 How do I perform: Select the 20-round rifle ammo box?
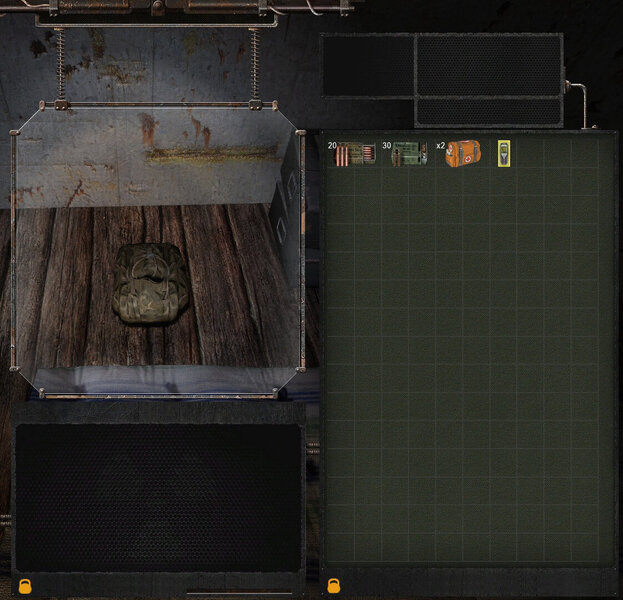(356, 153)
